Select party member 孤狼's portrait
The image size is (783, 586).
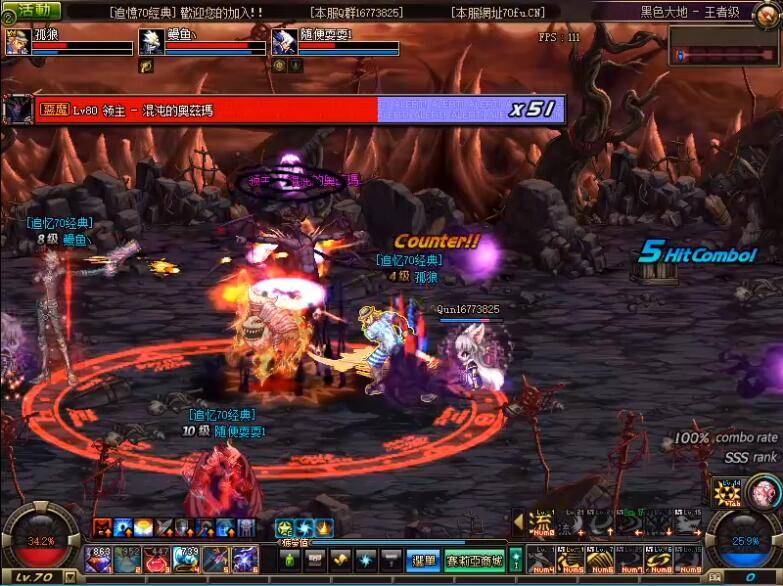[x=17, y=42]
